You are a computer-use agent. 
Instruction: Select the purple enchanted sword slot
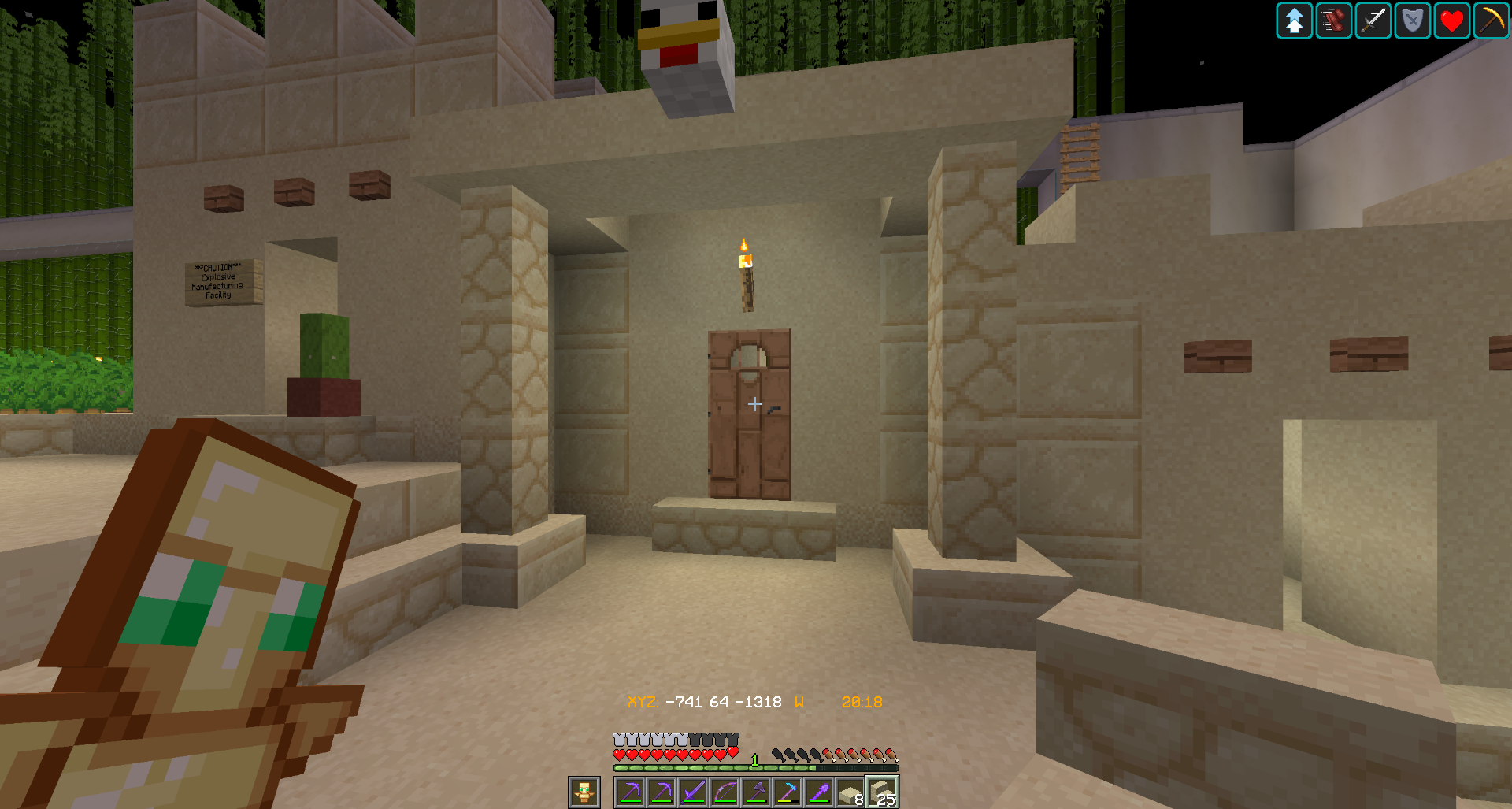[693, 792]
